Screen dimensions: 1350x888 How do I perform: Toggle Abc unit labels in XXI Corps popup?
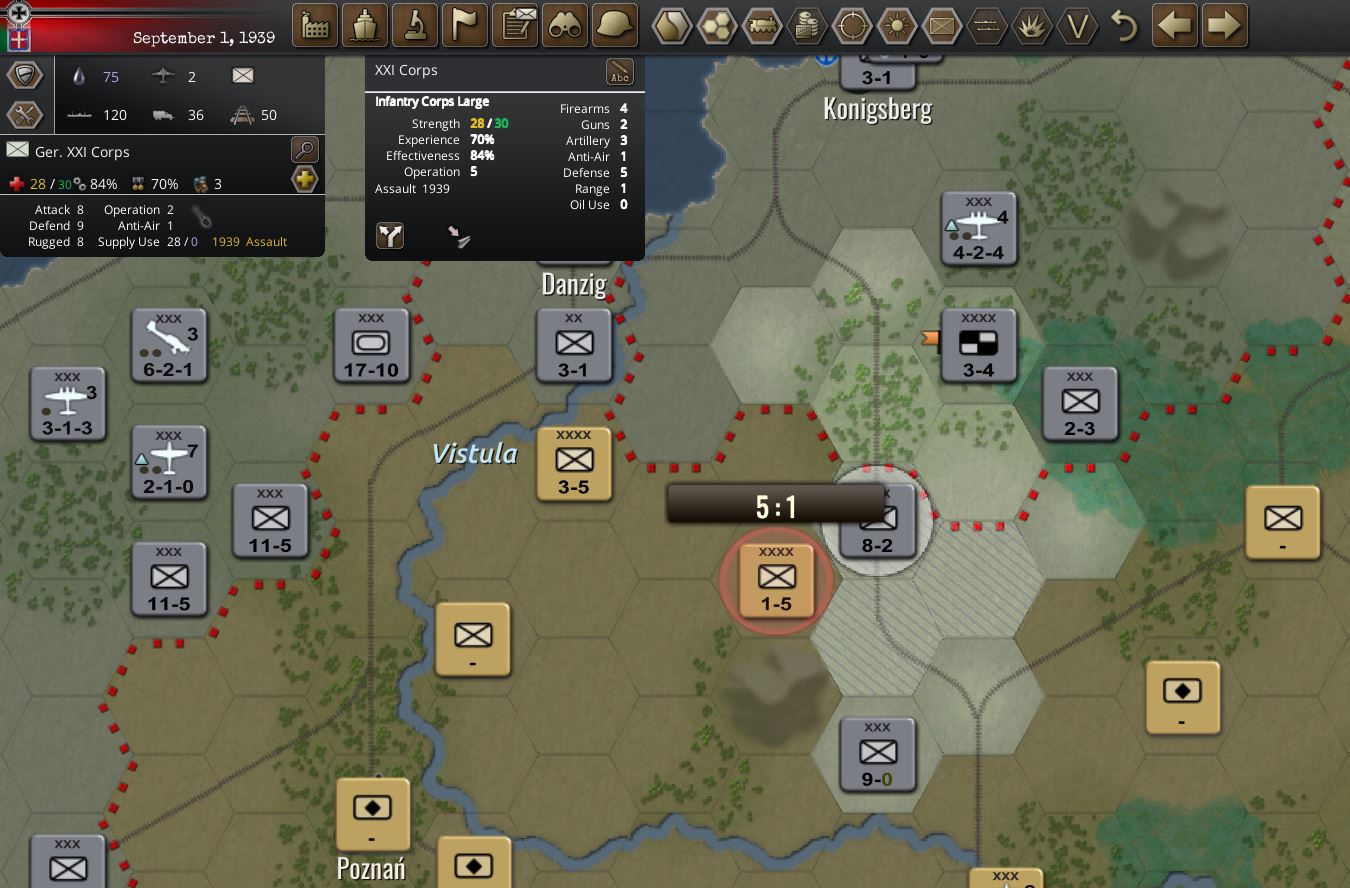(620, 71)
